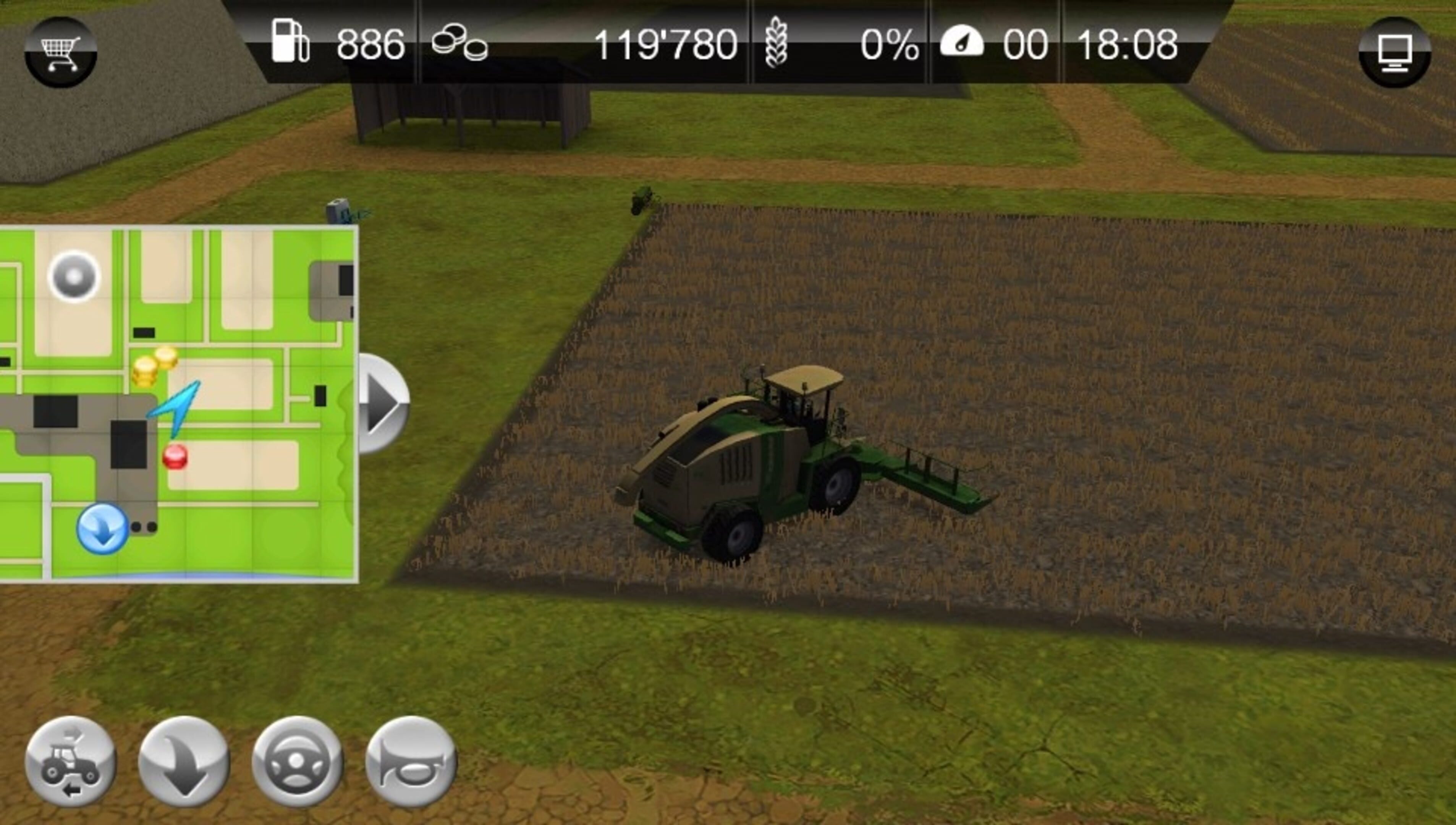Click the silver round marker on the minimap
The height and width of the screenshot is (825, 1456).
tap(74, 277)
